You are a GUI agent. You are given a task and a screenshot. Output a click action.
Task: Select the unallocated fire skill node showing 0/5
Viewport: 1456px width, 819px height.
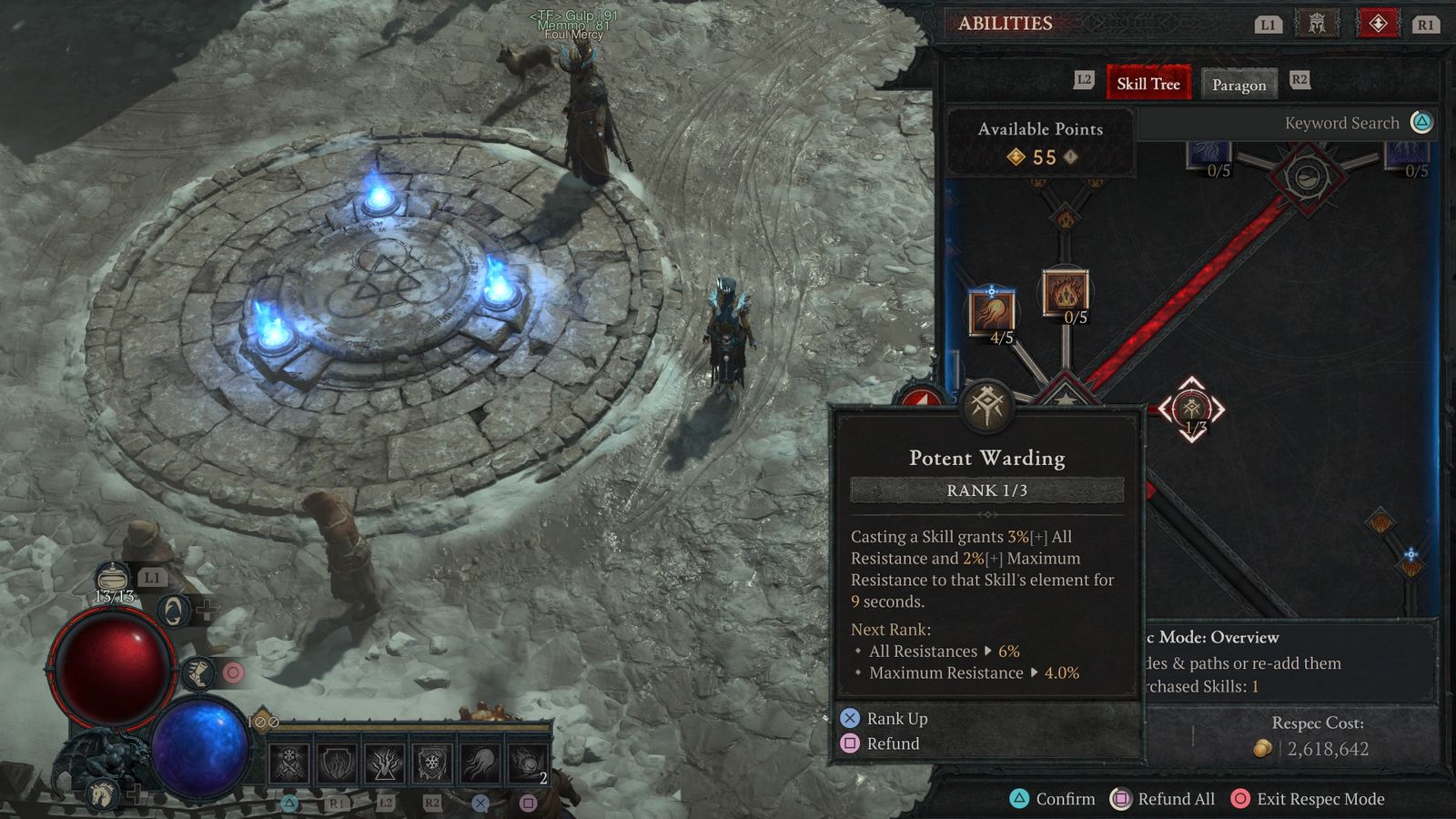point(1067,293)
